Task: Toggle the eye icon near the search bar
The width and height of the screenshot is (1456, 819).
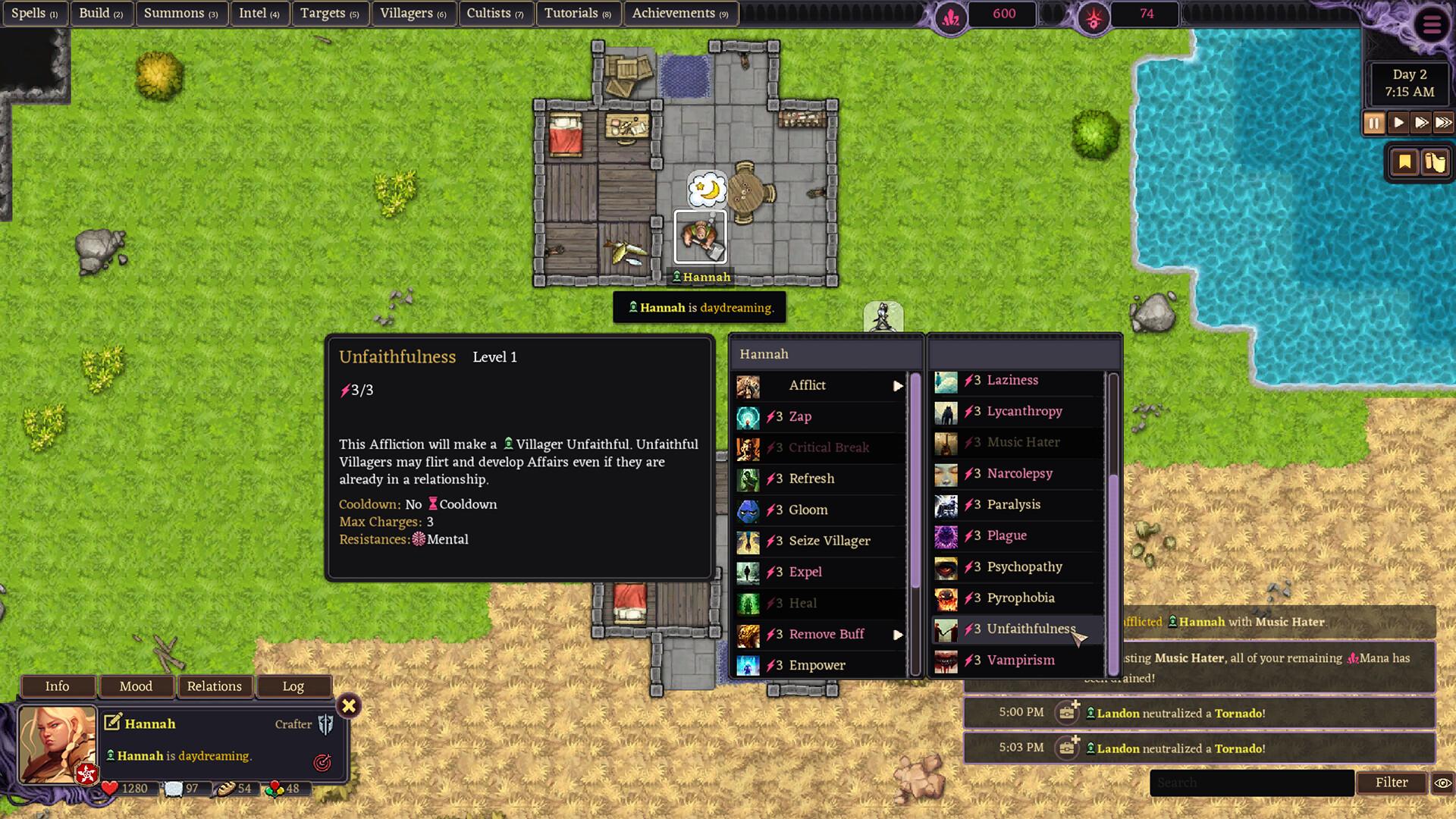Action: (x=1443, y=783)
